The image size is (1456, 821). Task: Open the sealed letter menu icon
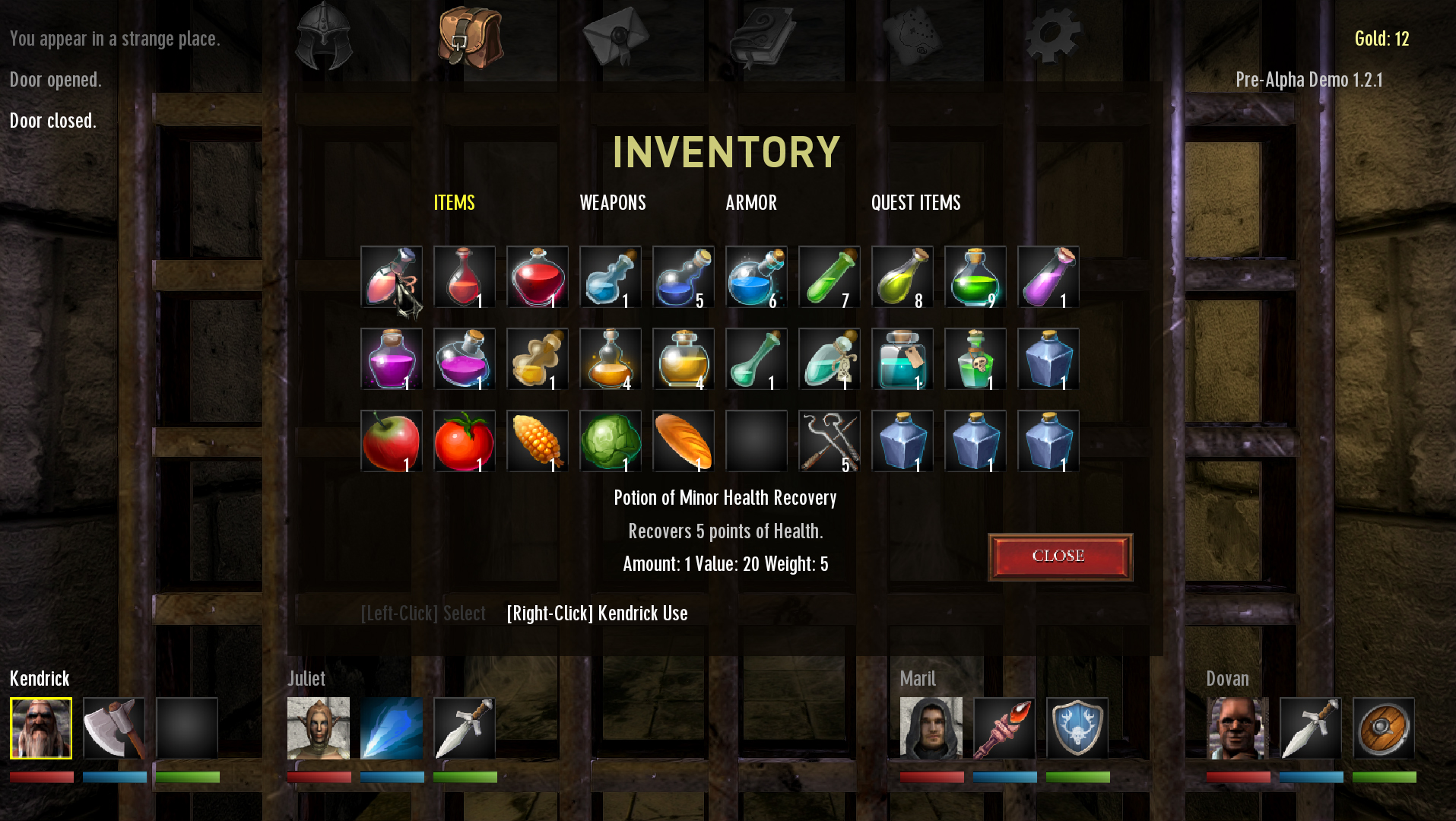[616, 36]
